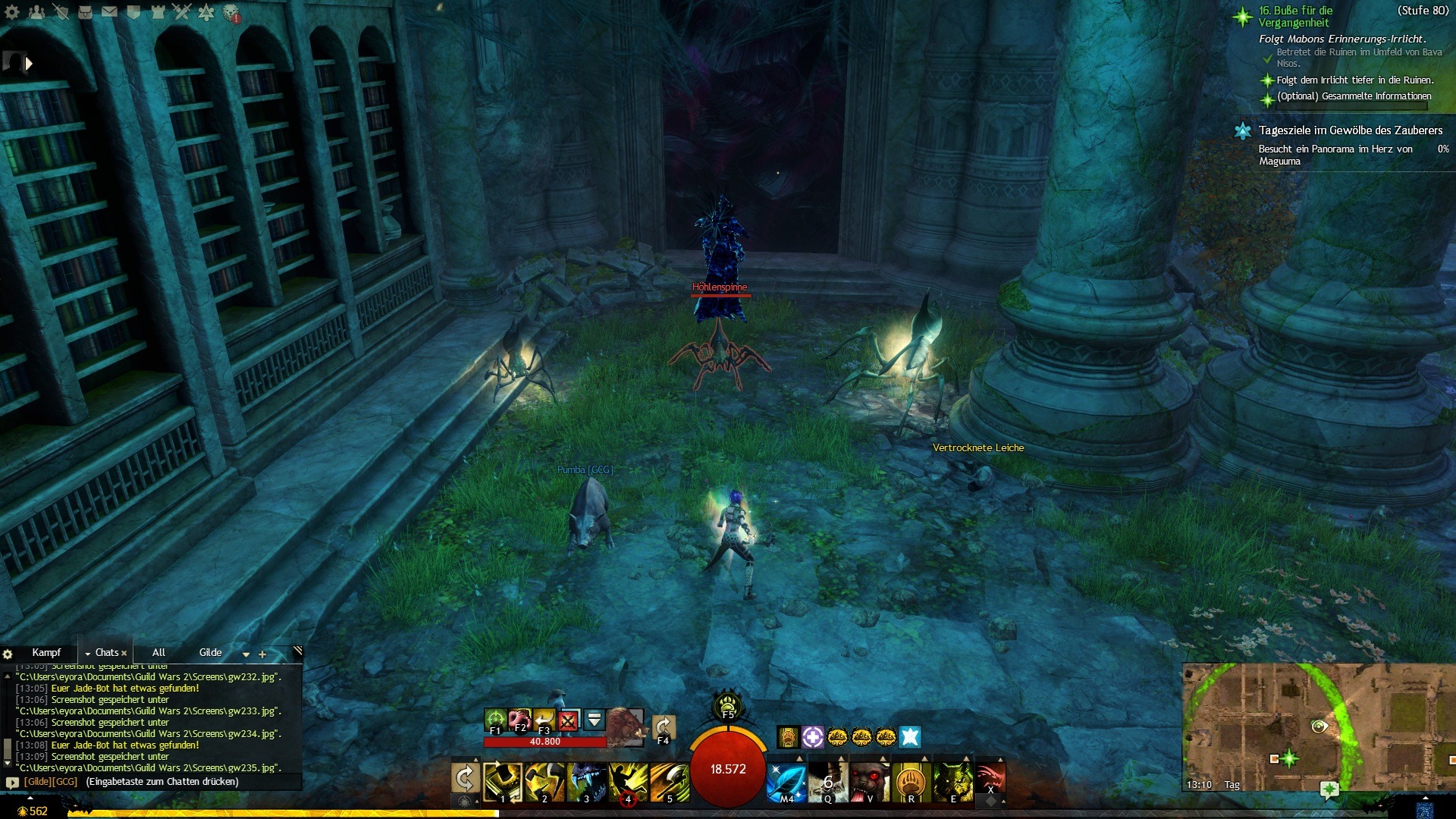
Task: Select the All chat tab
Action: click(x=158, y=652)
